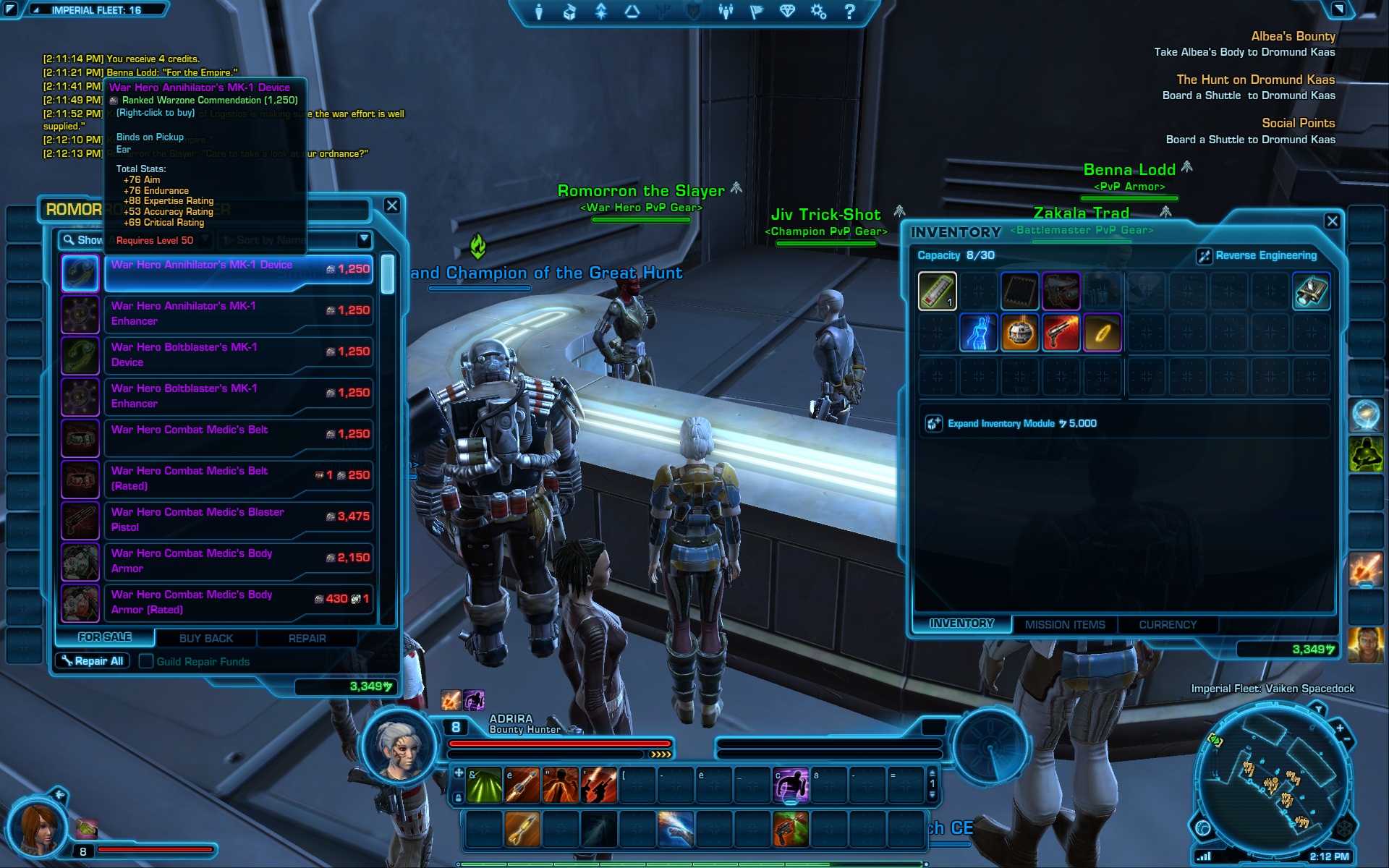Open the gear settings menu icon
Viewport: 1389px width, 868px height.
[818, 12]
